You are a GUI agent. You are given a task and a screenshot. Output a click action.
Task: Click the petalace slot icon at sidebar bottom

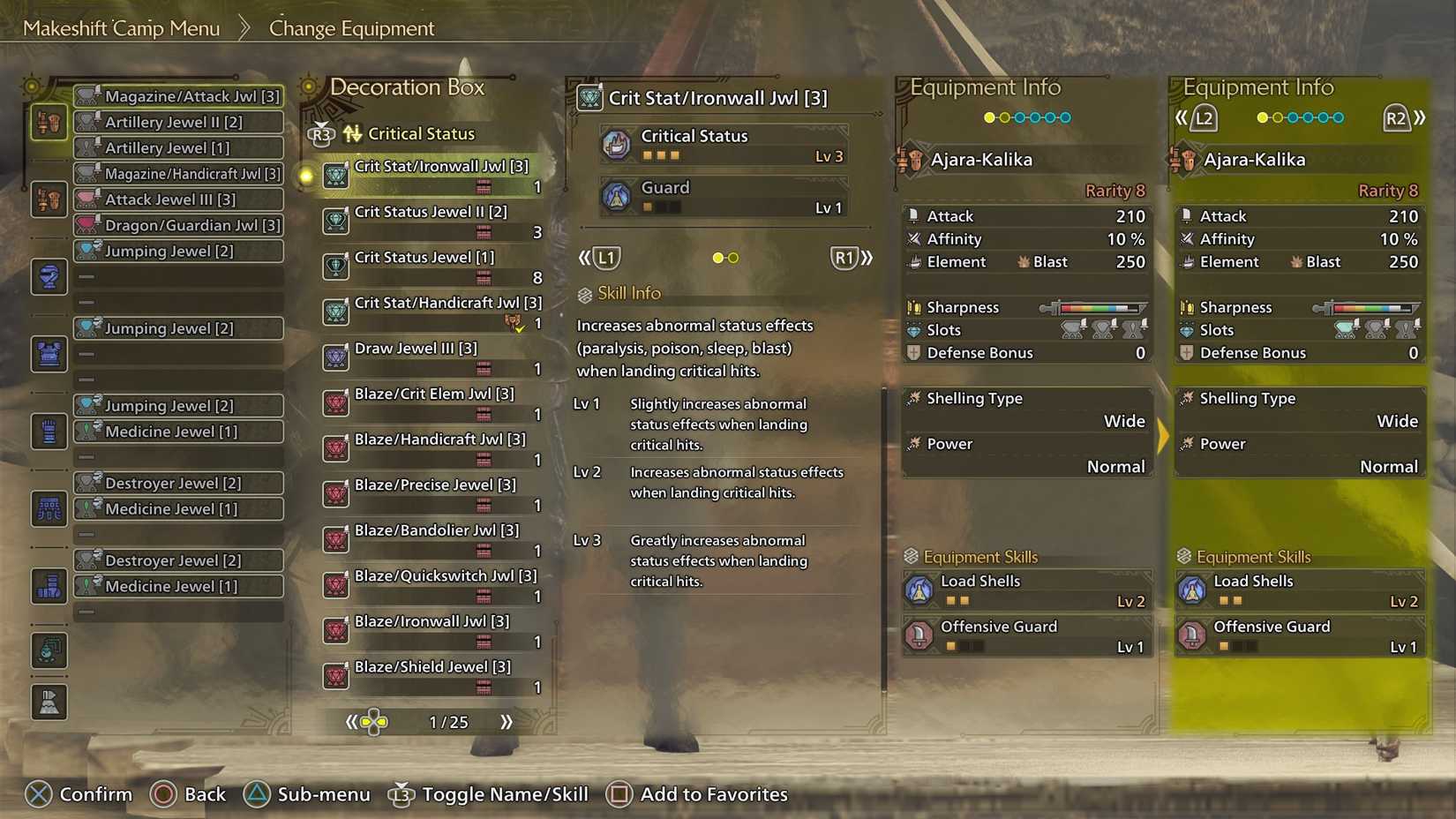point(49,702)
